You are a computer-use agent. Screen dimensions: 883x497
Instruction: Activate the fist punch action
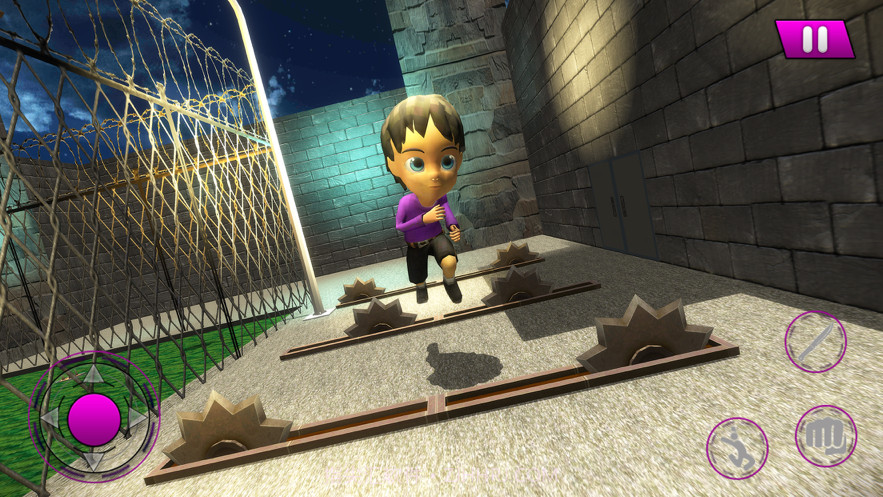[826, 437]
